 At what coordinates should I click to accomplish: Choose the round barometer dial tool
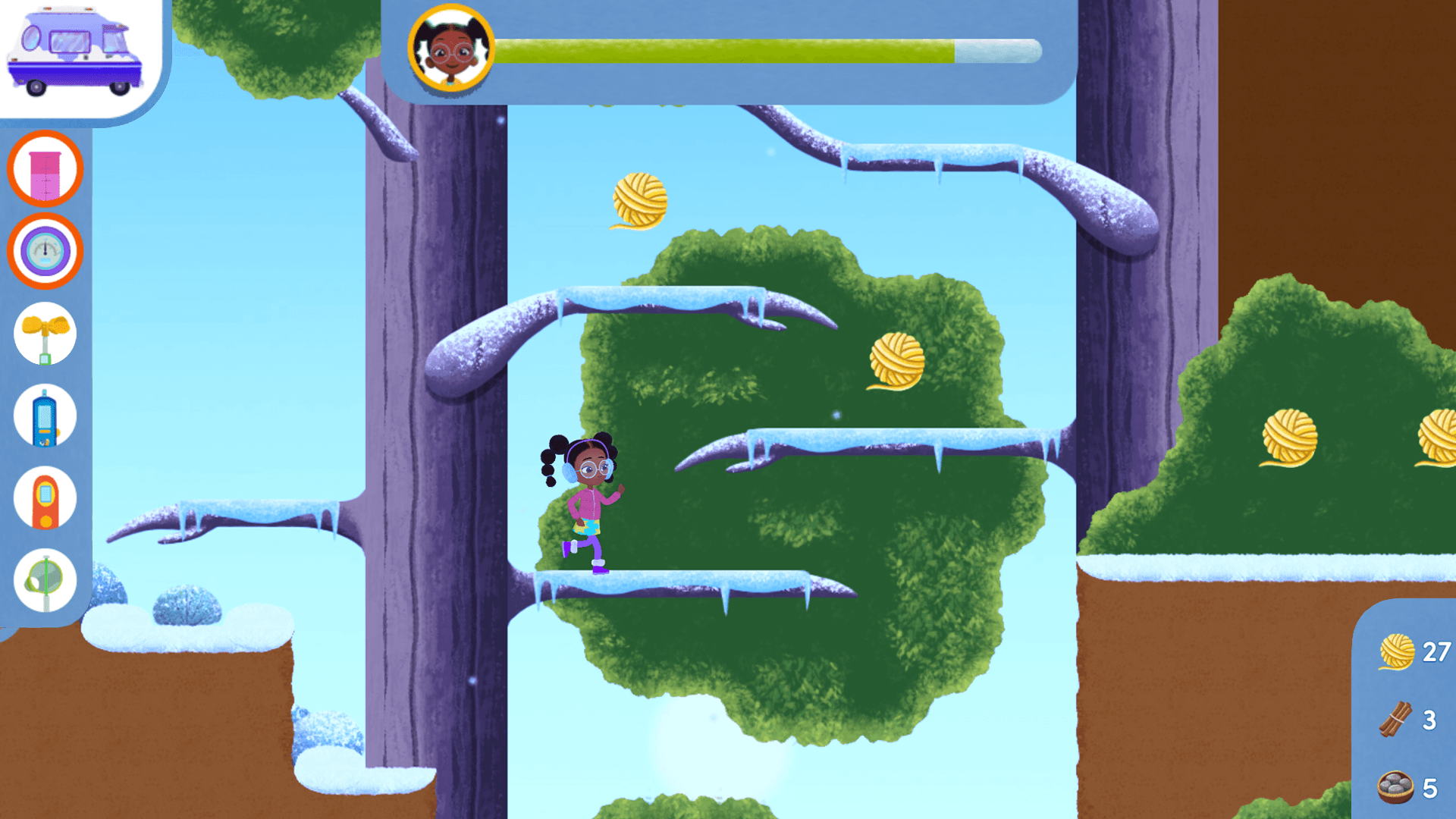click(x=45, y=251)
